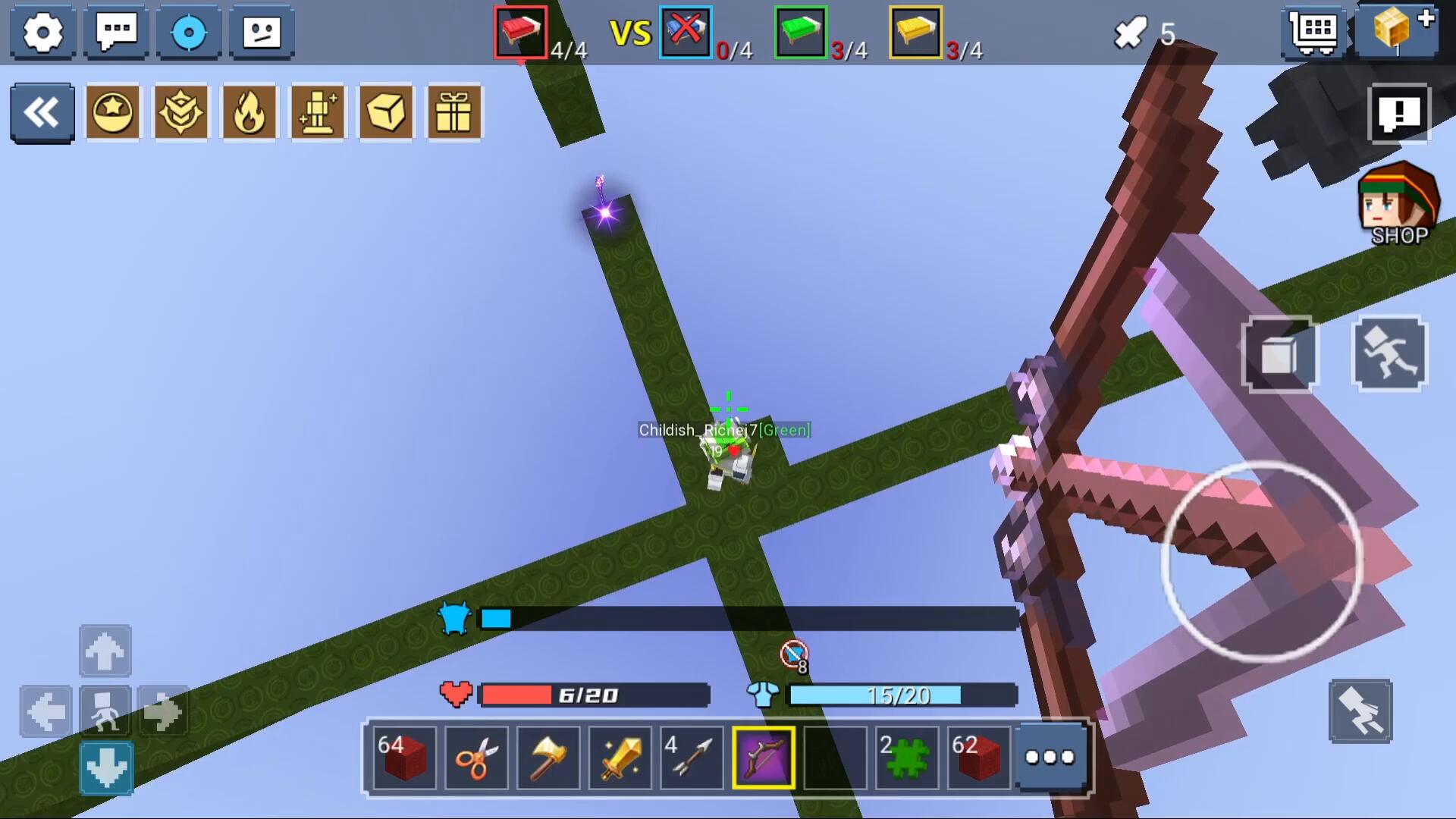The height and width of the screenshot is (819, 1456).
Task: Select the golden sword slot
Action: point(620,757)
